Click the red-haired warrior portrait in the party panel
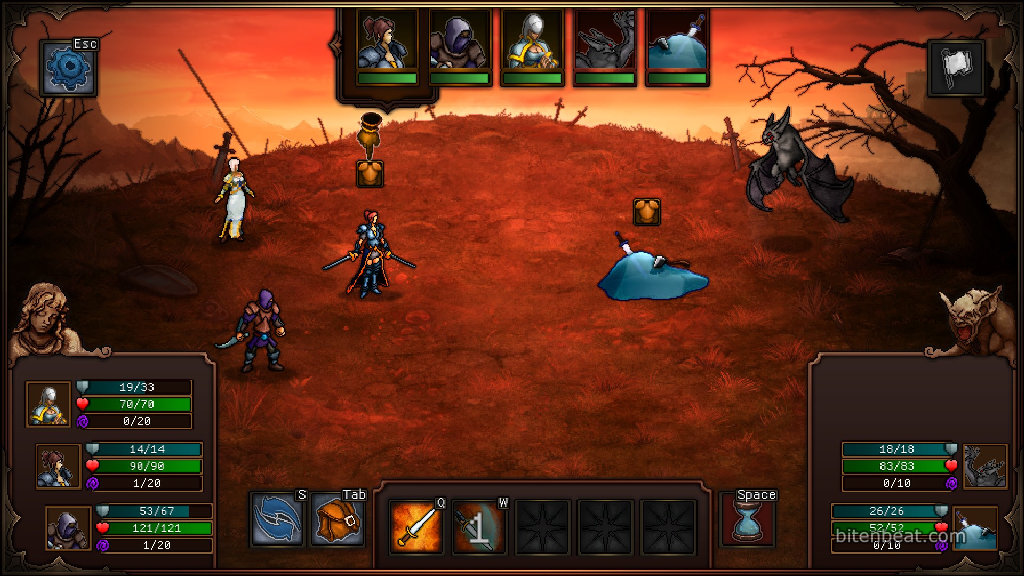Image resolution: width=1024 pixels, height=576 pixels. 58,466
